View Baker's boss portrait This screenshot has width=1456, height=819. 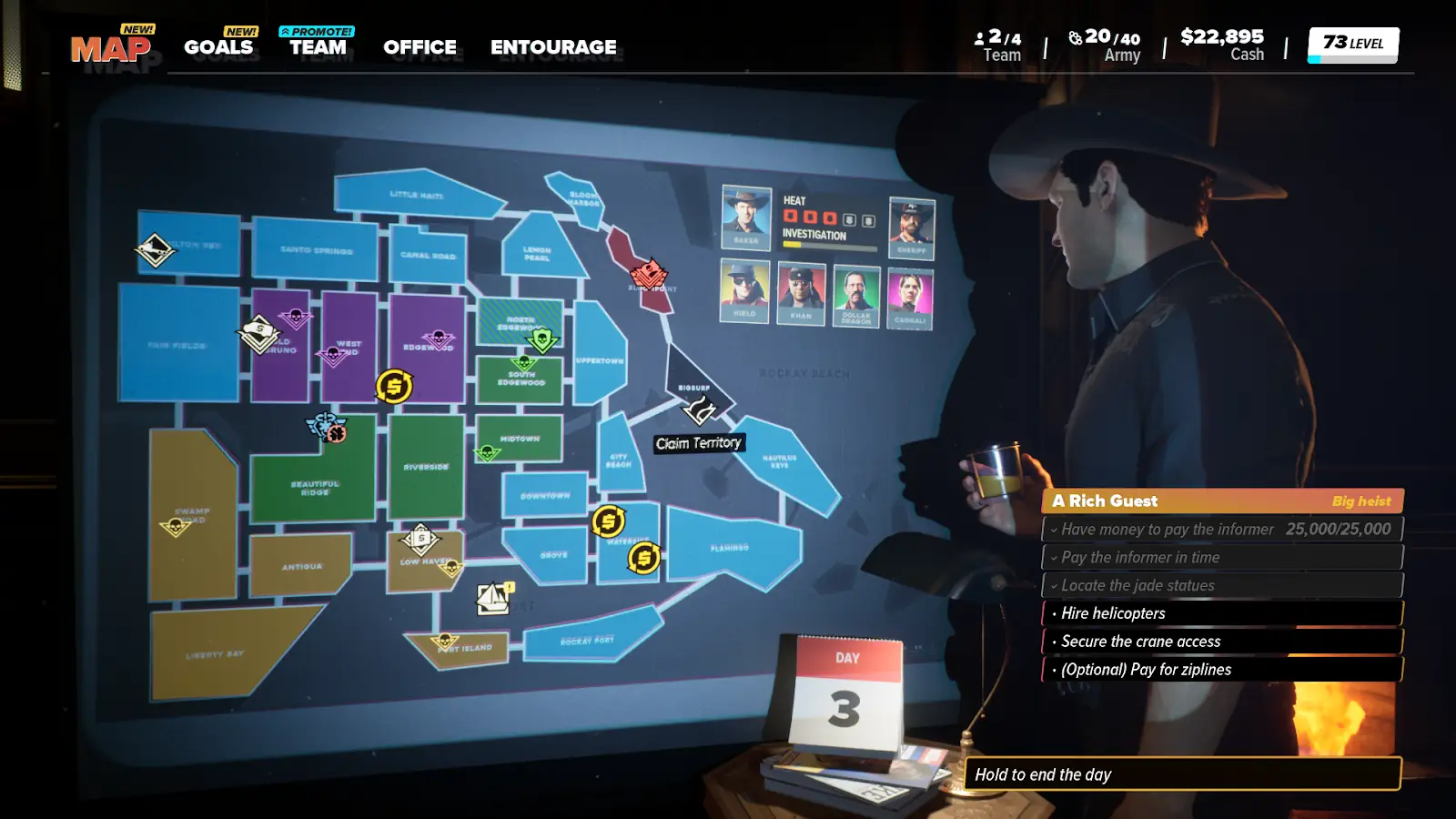746,217
